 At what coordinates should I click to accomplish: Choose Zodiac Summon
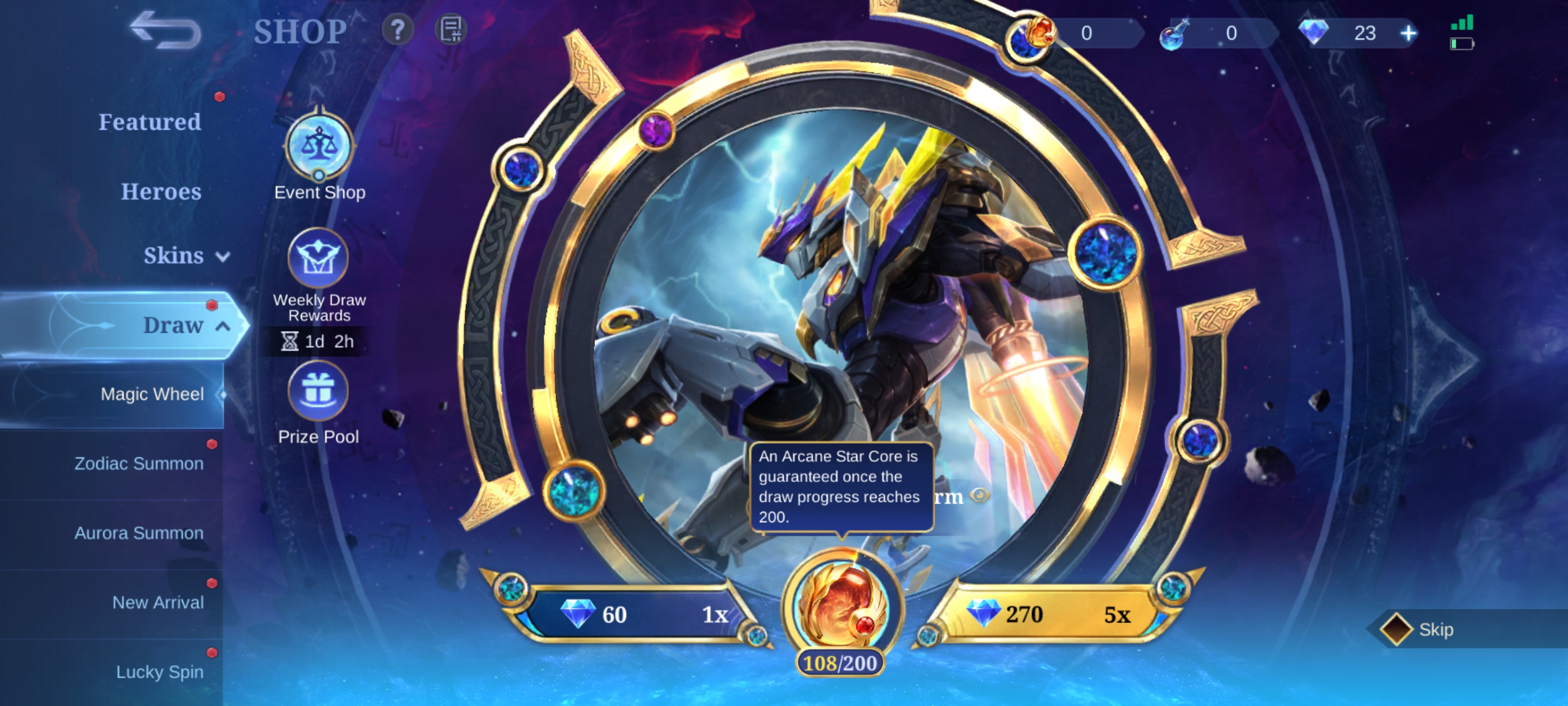(139, 463)
